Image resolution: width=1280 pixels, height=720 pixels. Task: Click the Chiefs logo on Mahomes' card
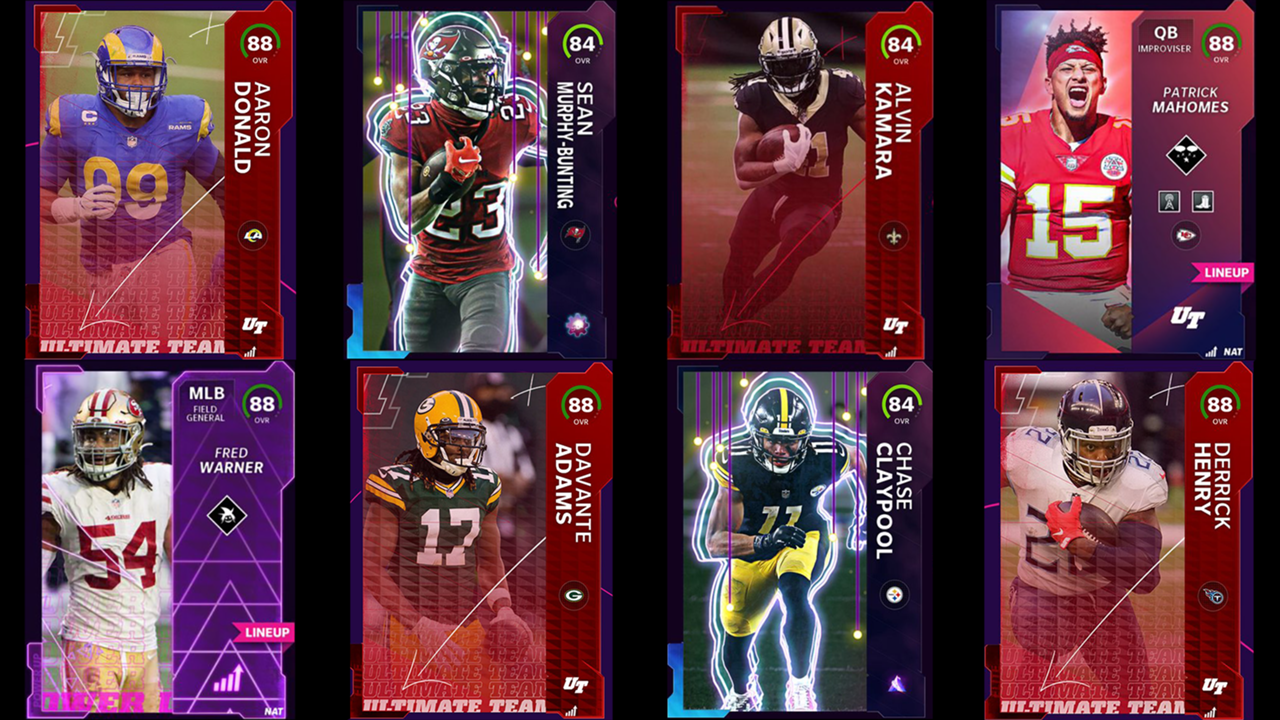click(1187, 234)
